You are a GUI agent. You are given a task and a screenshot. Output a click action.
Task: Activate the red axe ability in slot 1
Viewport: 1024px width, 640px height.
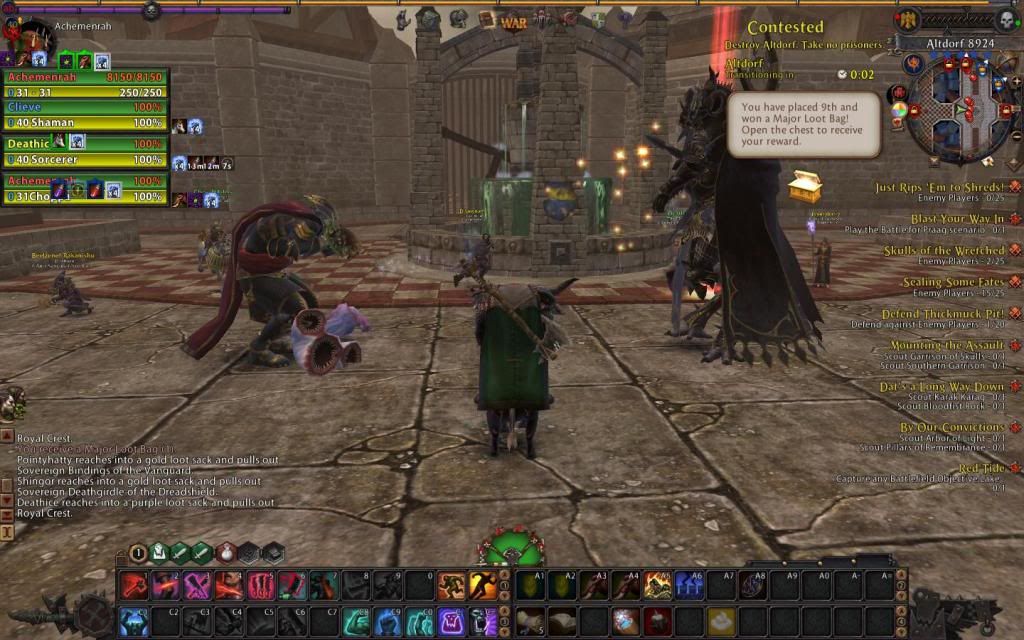[x=135, y=586]
